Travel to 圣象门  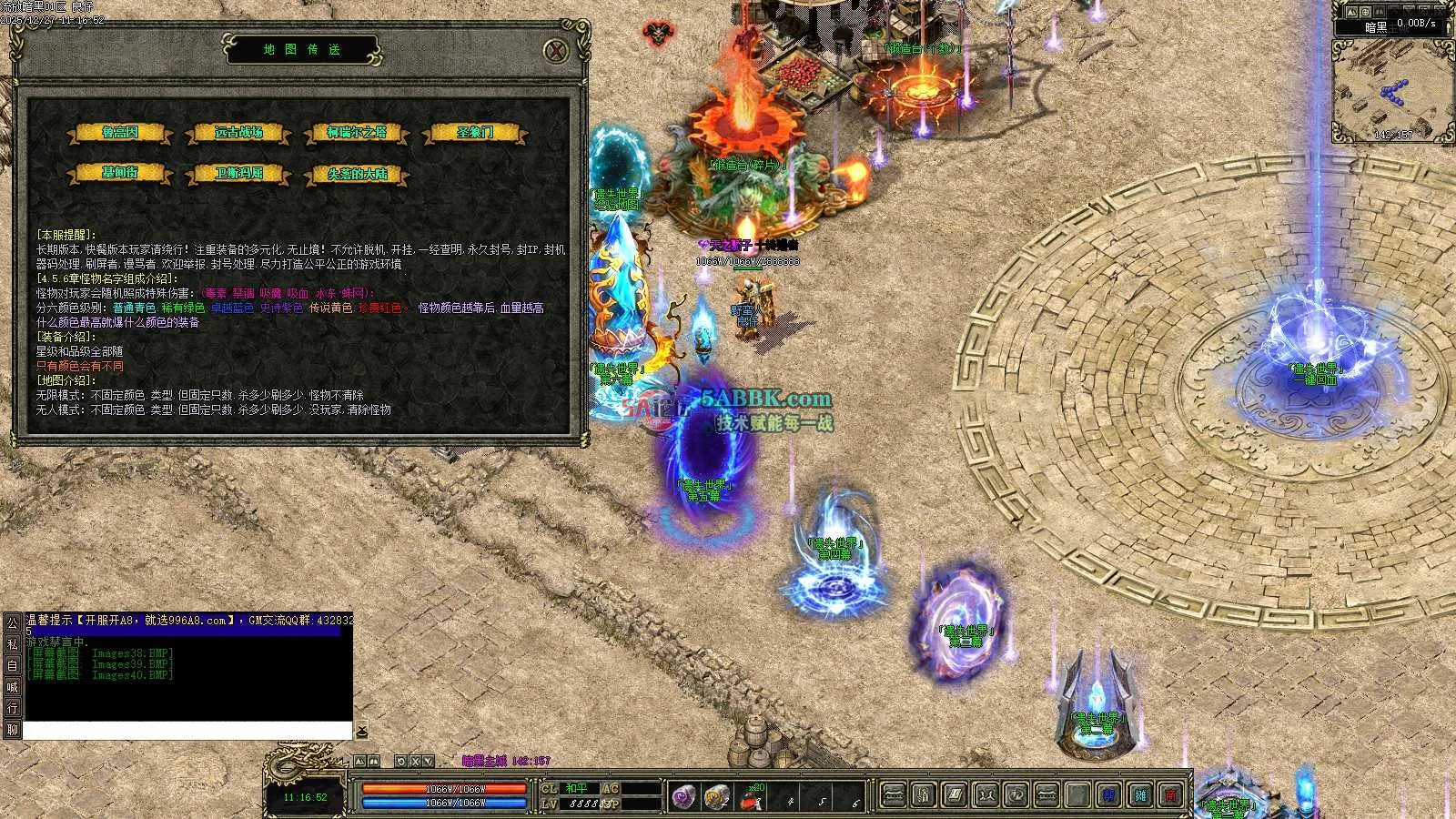[475, 133]
